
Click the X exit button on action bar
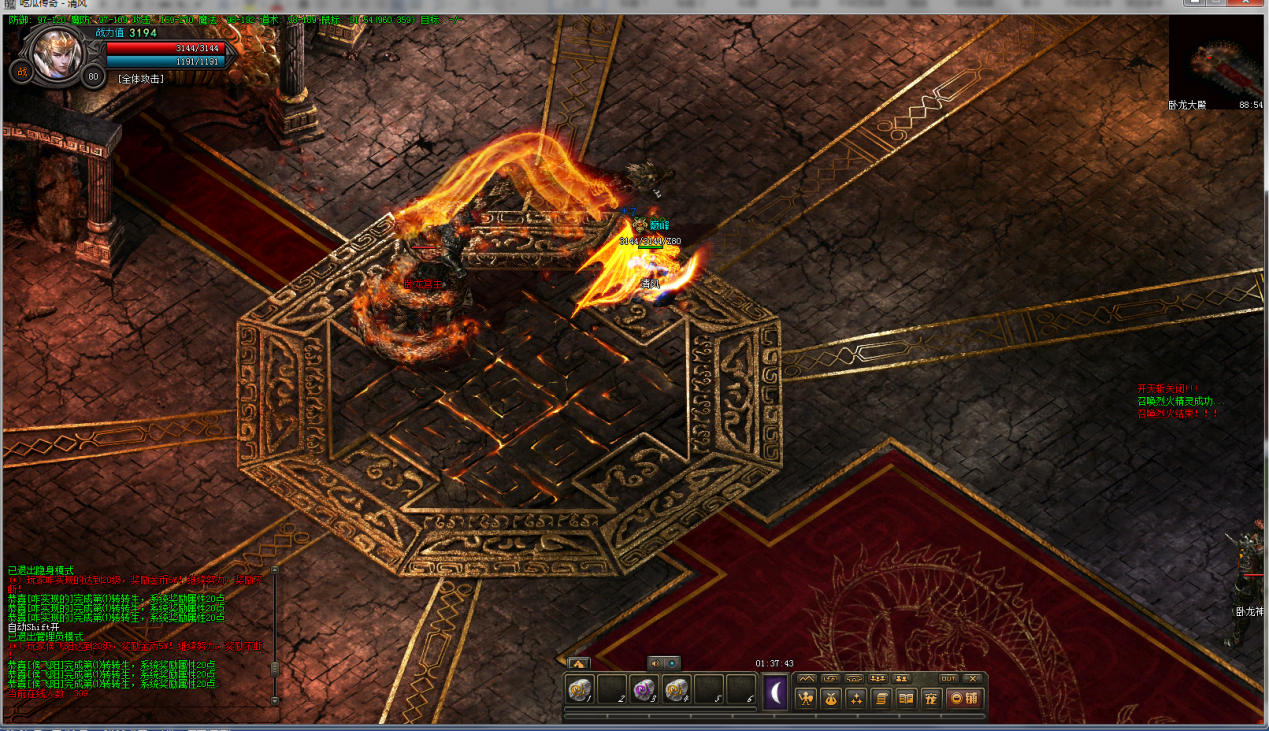972,678
